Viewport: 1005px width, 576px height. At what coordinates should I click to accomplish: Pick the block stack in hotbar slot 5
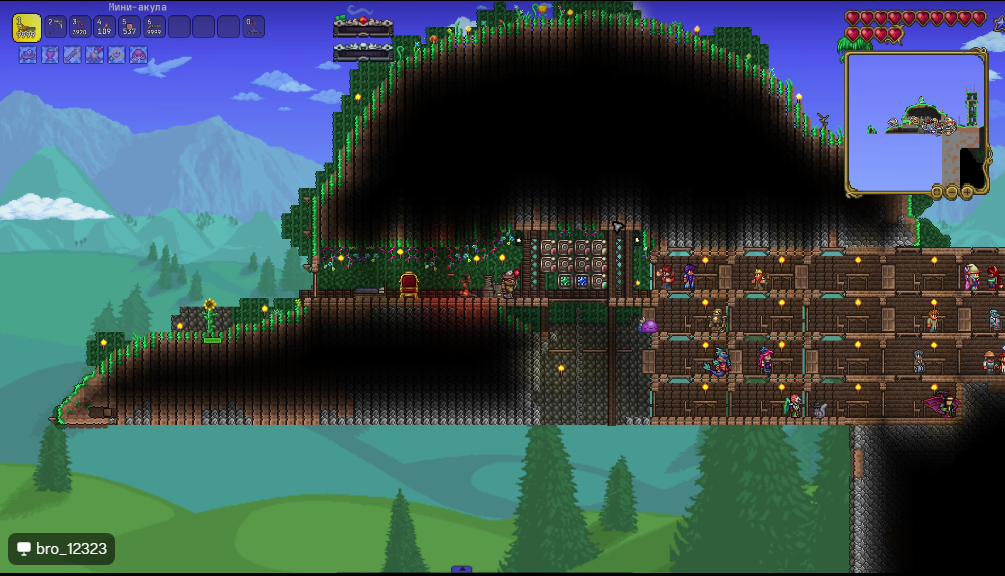[x=130, y=27]
